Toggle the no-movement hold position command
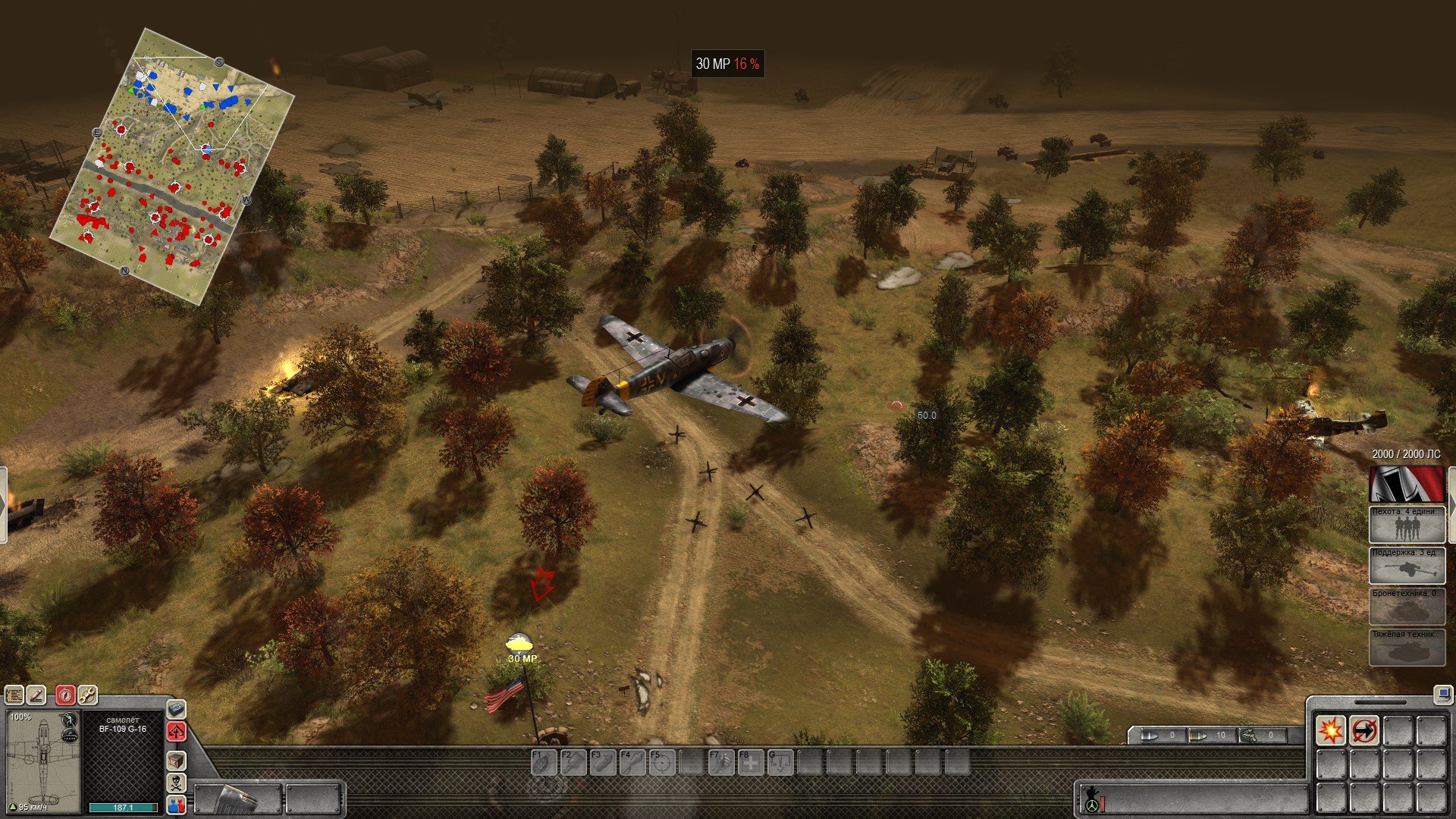The image size is (1456, 819). pos(1363,731)
